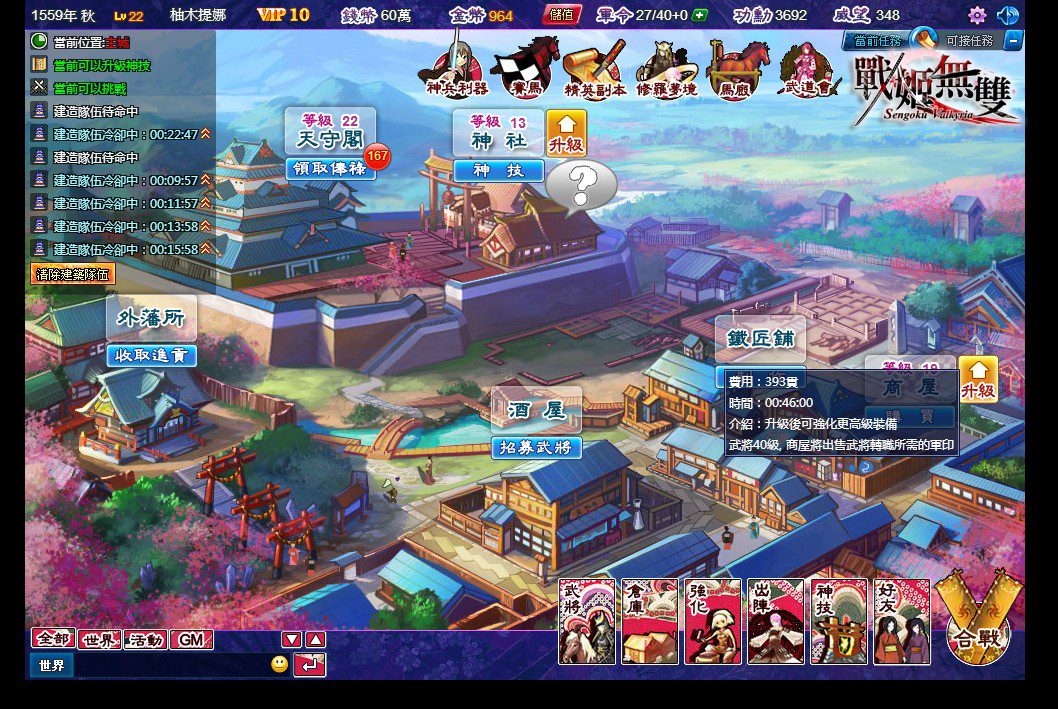Start battle with the 合戰 button
The height and width of the screenshot is (709, 1058).
click(978, 625)
